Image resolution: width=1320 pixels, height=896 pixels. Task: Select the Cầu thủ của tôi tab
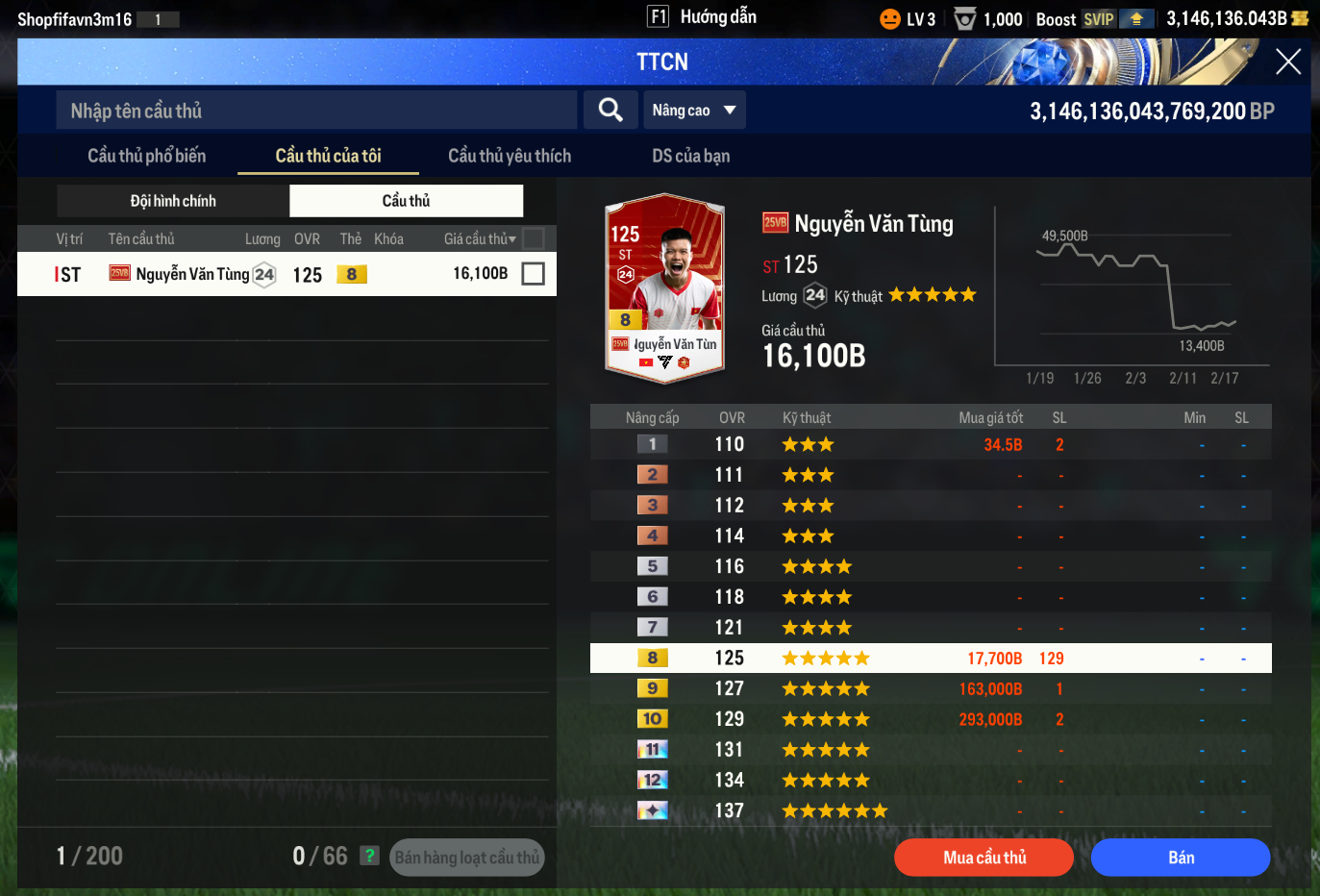(328, 156)
